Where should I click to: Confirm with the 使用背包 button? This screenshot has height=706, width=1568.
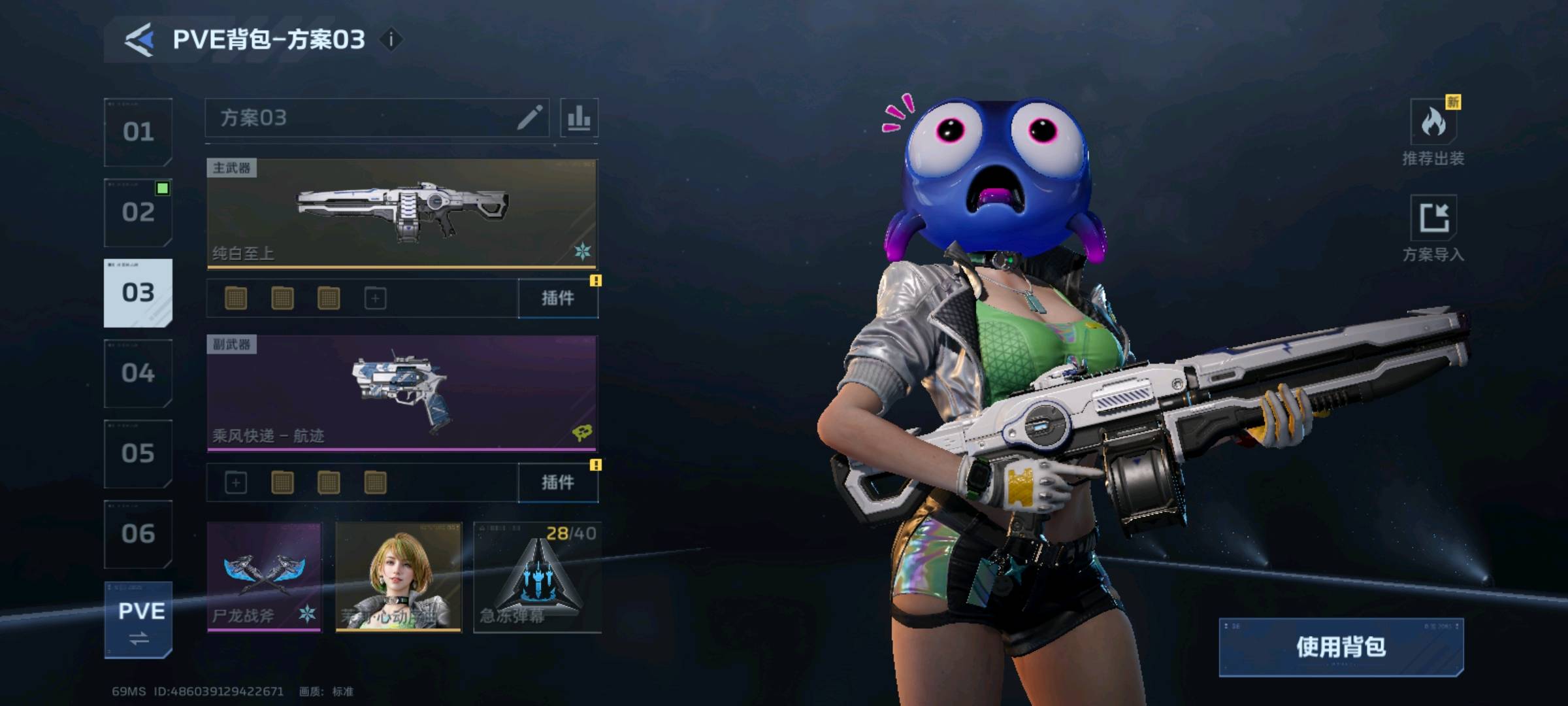point(1341,647)
